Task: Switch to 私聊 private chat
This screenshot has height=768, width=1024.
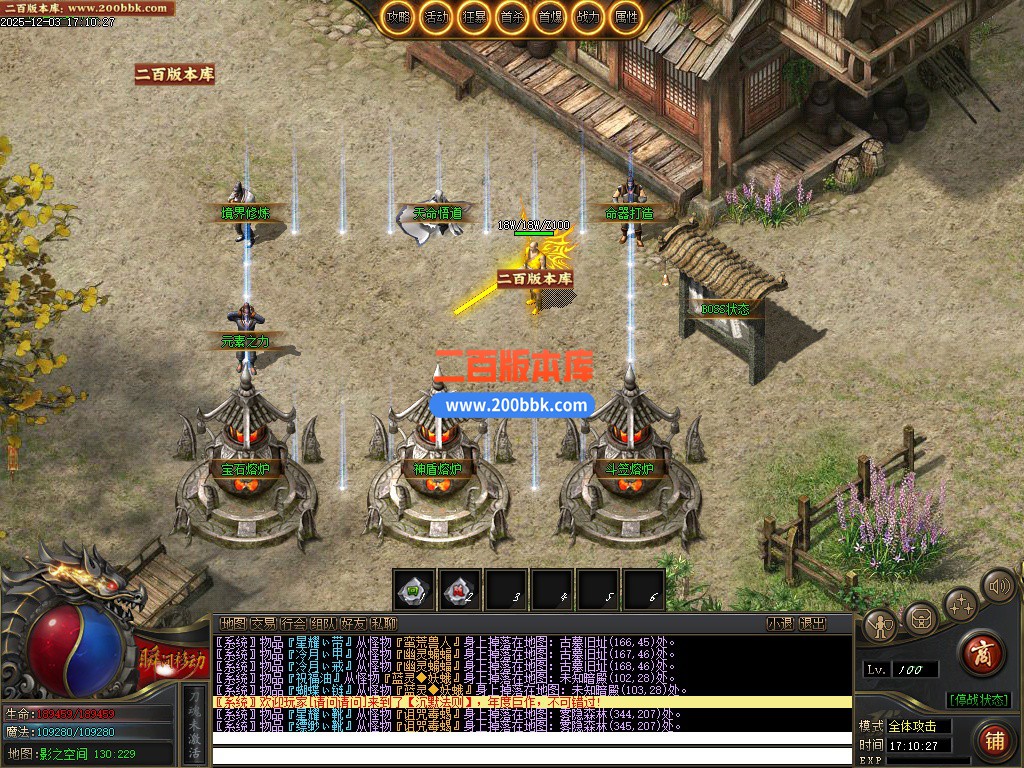Action: pos(383,623)
